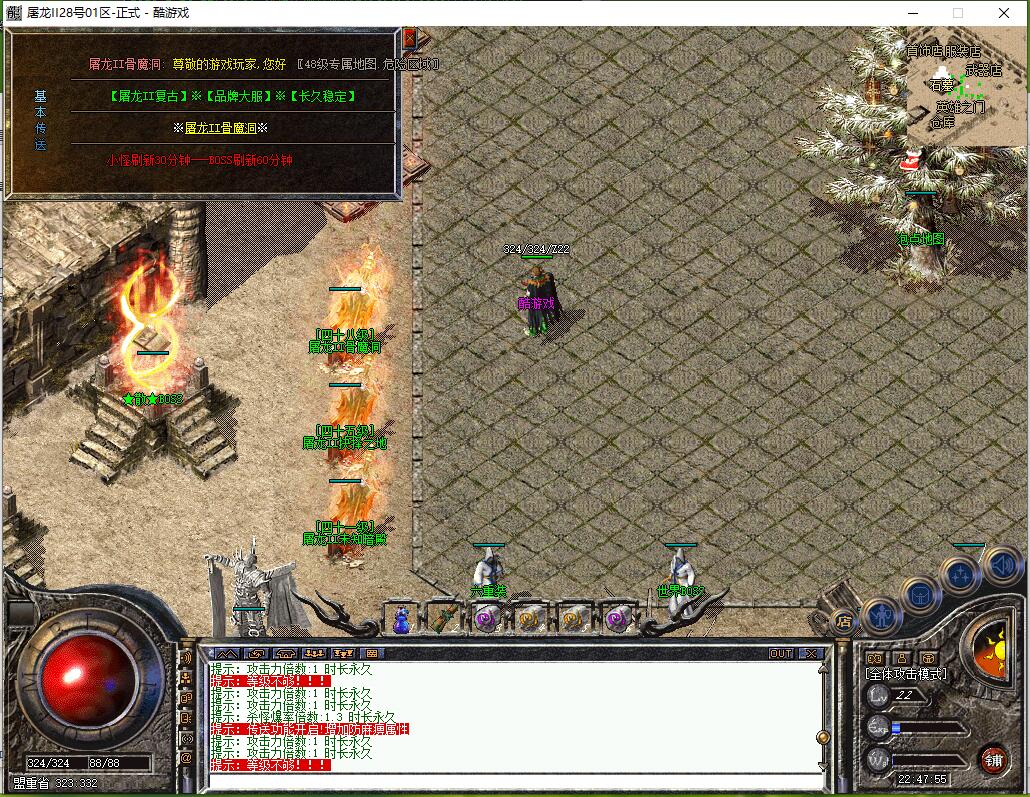Viewport: 1030px width, 797px height.
Task: Open the 店 shop button
Action: (842, 621)
